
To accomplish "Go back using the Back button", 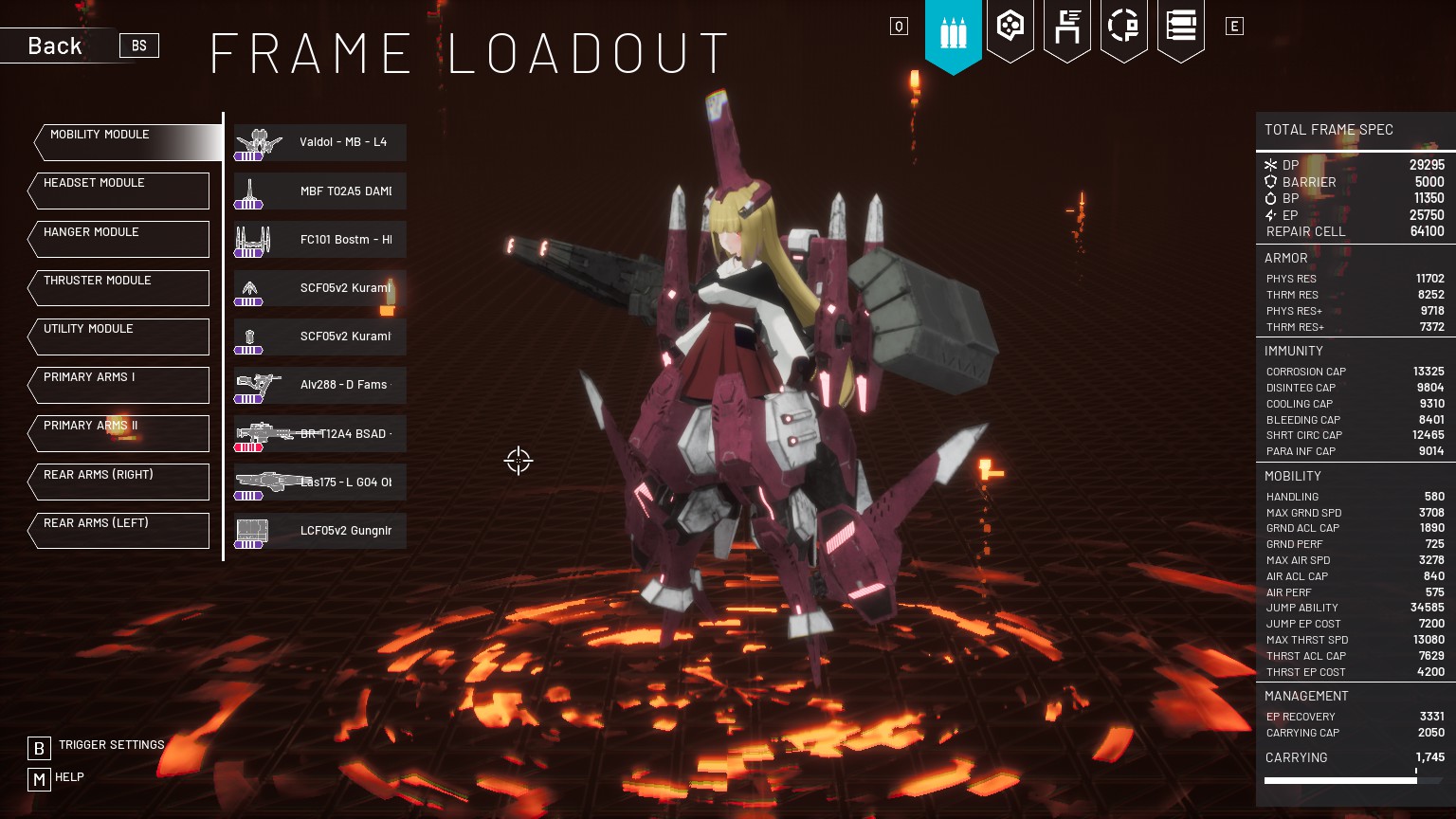I will pyautogui.click(x=55, y=45).
